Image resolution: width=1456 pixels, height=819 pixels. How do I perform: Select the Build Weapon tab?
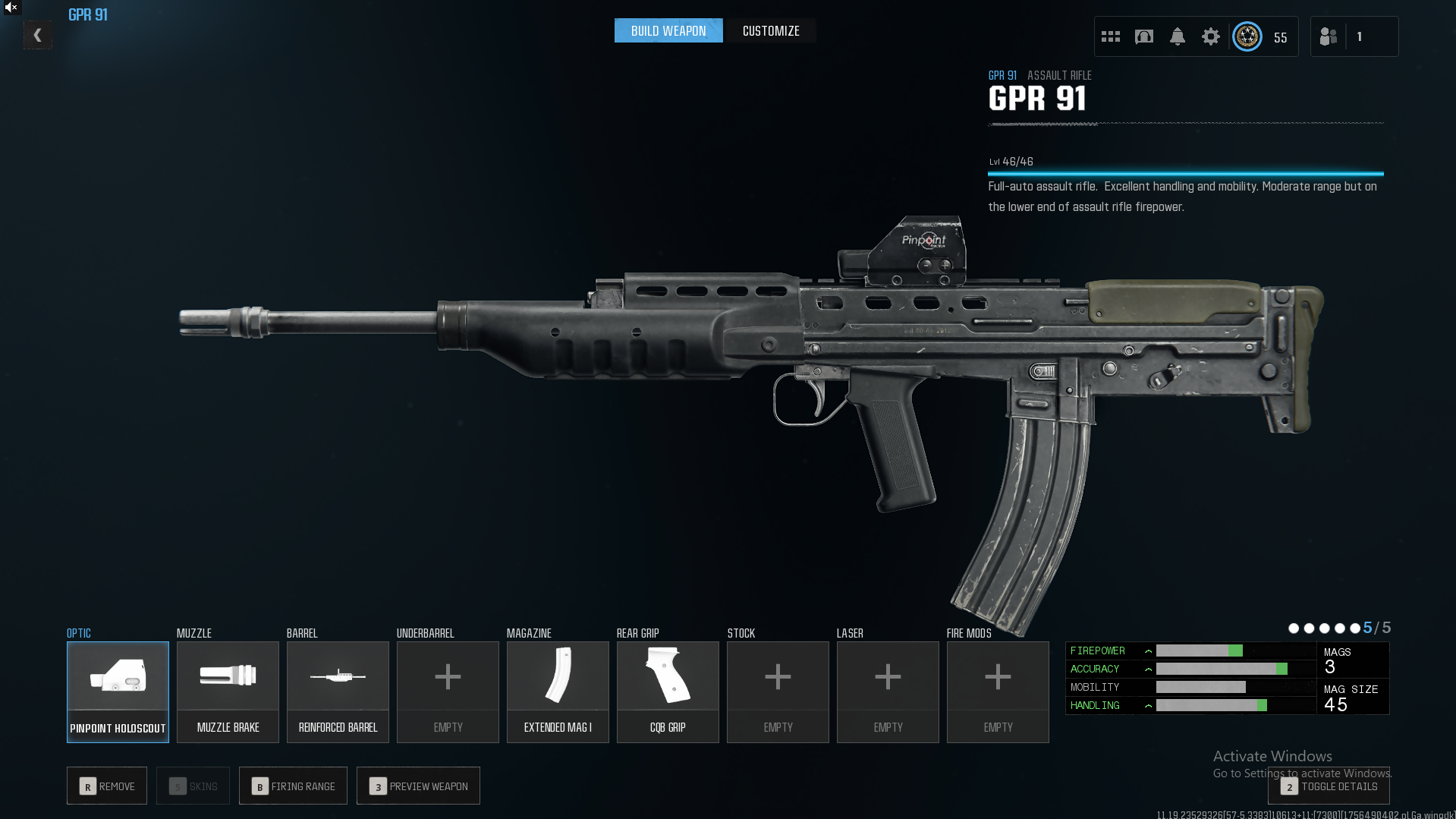click(668, 31)
